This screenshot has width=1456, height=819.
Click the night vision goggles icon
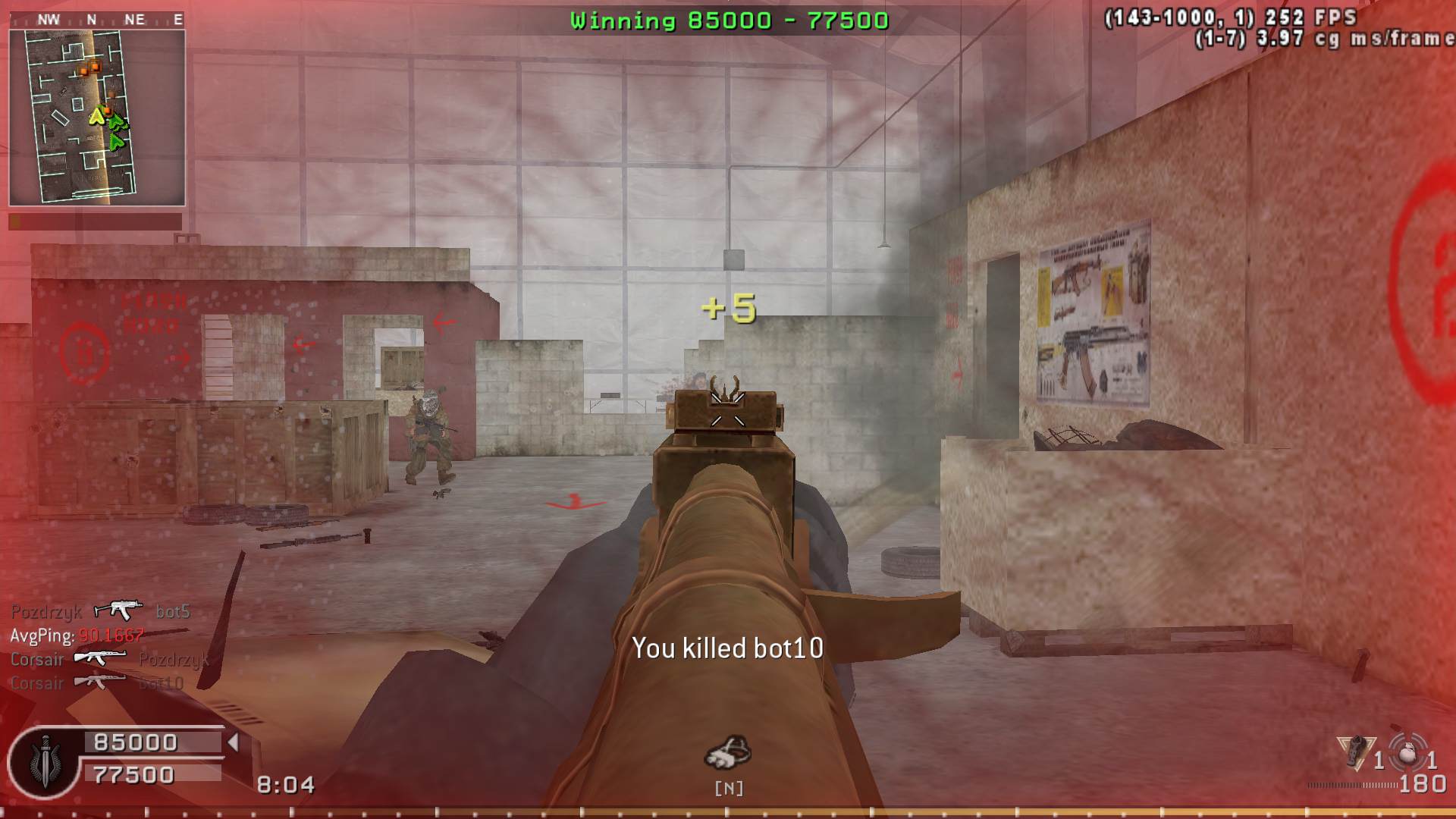tap(727, 752)
